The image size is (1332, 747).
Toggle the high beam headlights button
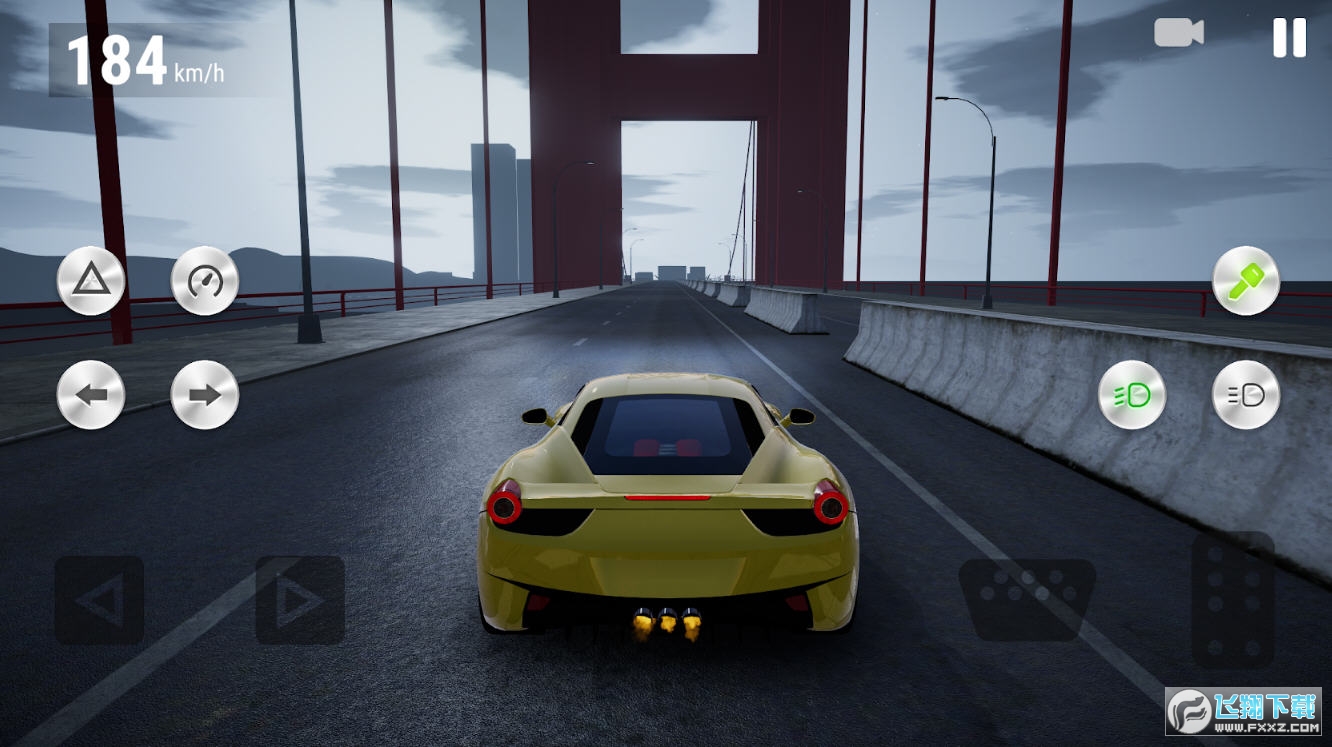click(1246, 395)
